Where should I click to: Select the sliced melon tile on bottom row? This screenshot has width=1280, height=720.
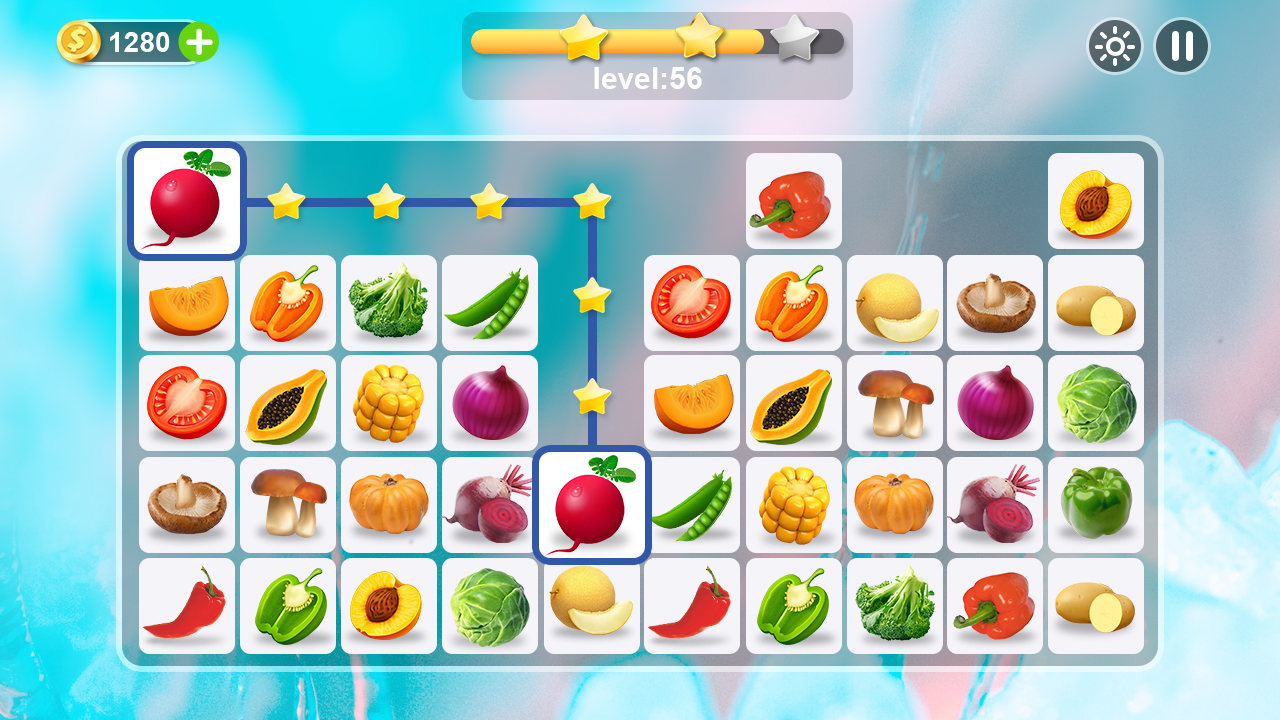pos(591,604)
